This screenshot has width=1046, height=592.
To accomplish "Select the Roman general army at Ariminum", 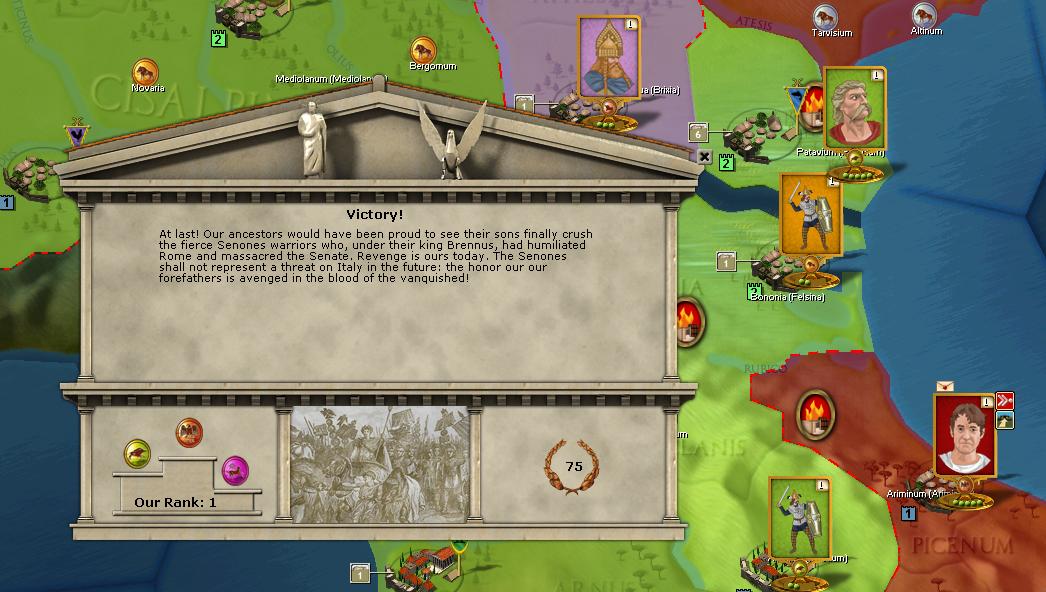I will [x=964, y=434].
